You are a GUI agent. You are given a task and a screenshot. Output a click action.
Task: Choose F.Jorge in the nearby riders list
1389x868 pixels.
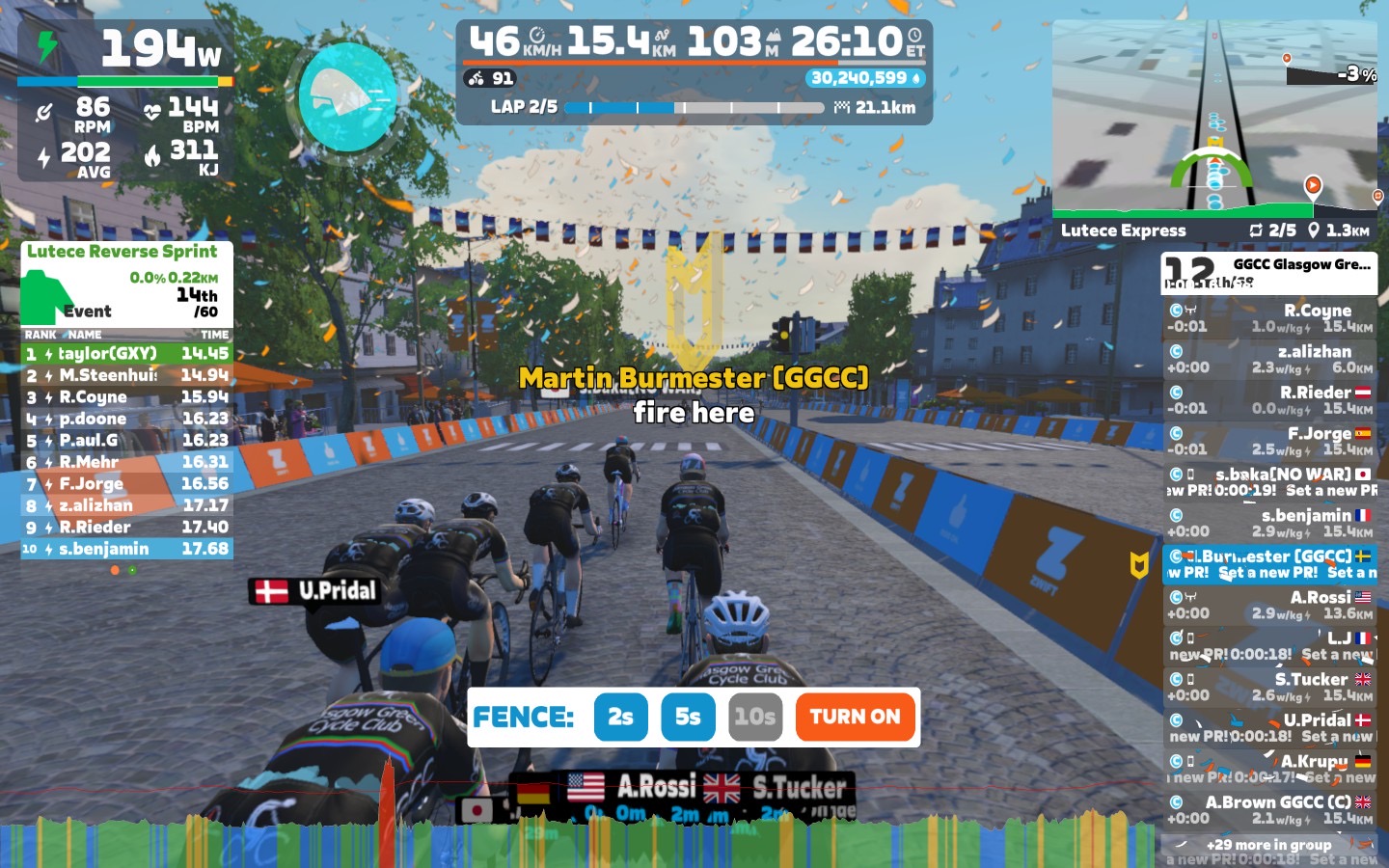(x=1269, y=441)
